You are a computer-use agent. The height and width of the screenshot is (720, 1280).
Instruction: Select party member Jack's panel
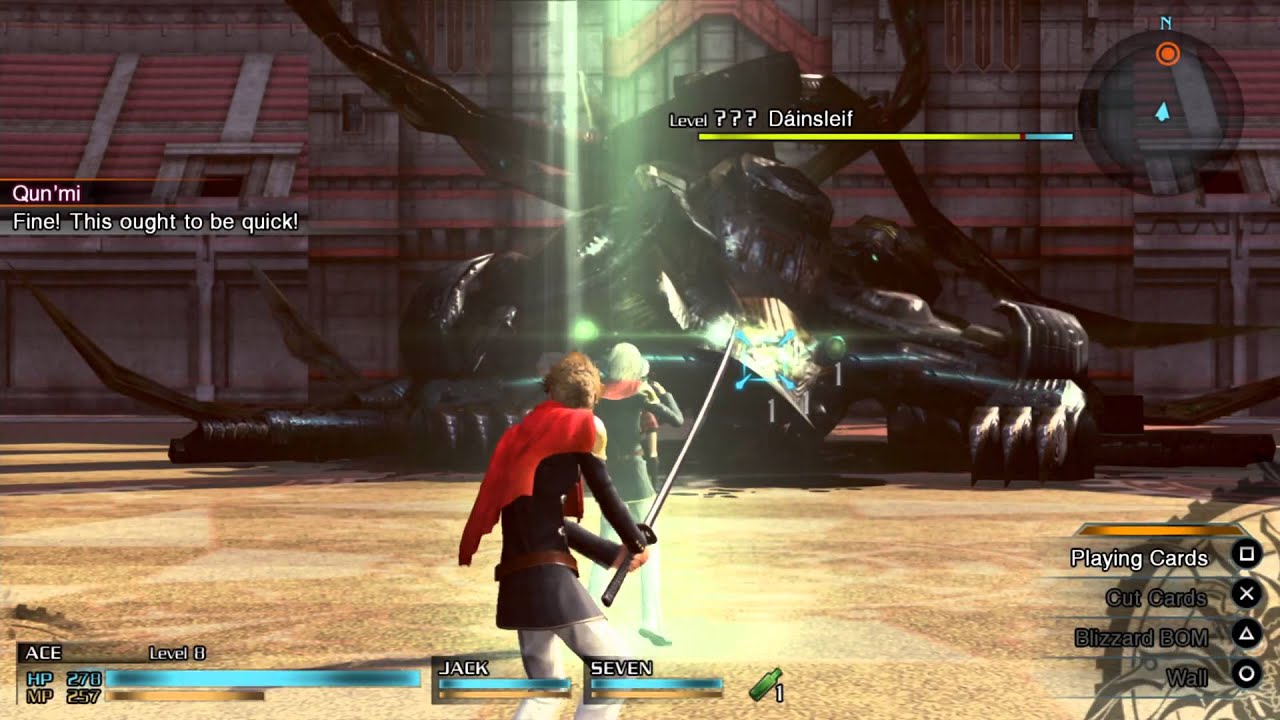503,677
